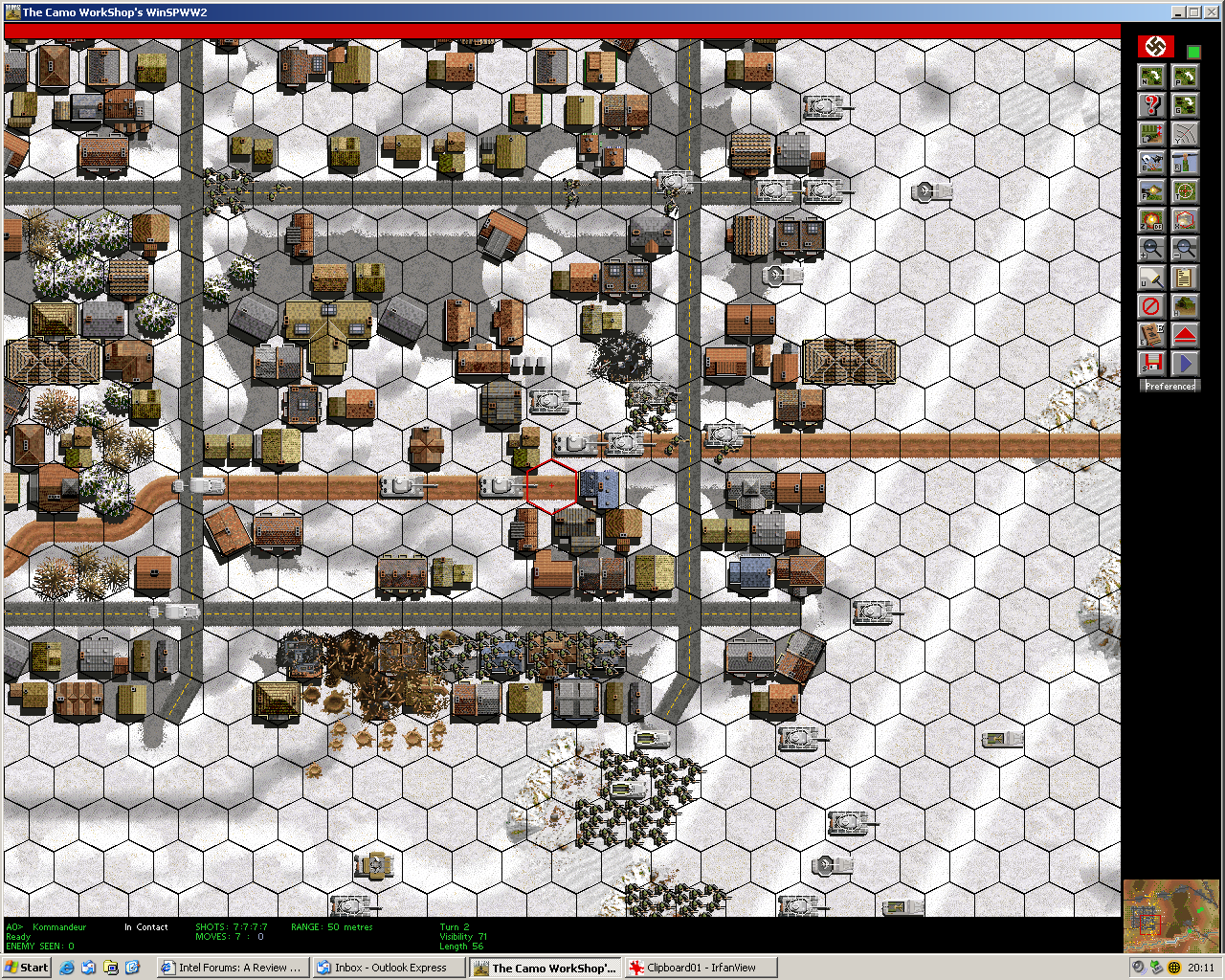This screenshot has height=980, width=1225.
Task: Click the magnifying glass zoom-out button
Action: 1185,249
